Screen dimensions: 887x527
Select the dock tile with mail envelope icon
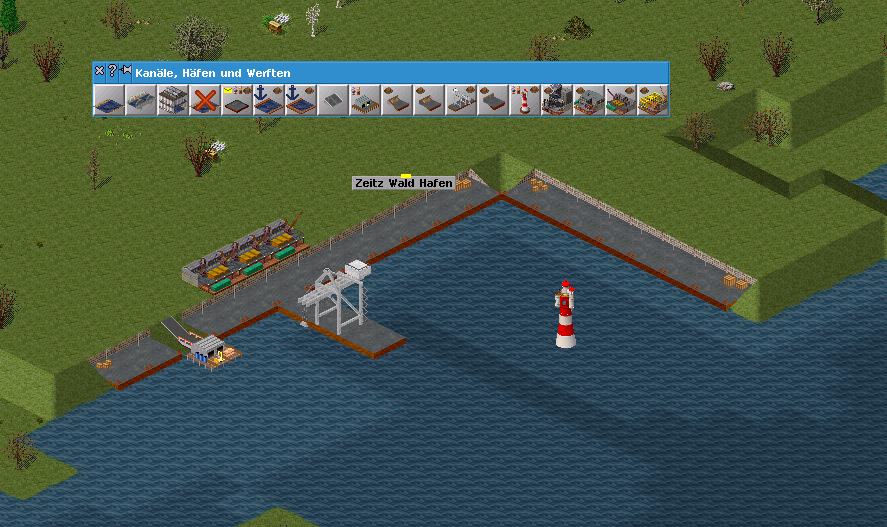tap(237, 100)
